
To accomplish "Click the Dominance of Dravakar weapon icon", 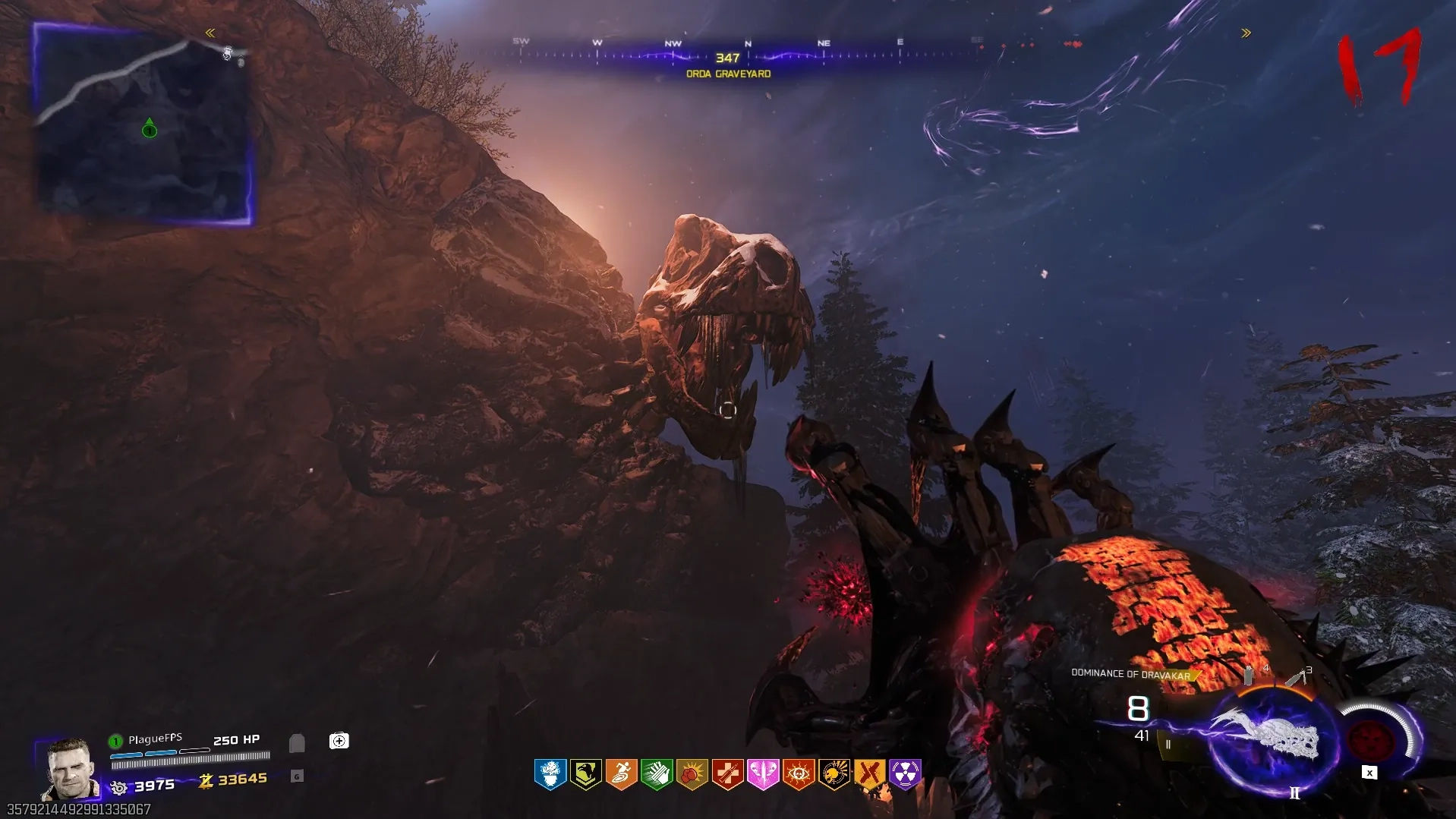I will coord(1269,736).
